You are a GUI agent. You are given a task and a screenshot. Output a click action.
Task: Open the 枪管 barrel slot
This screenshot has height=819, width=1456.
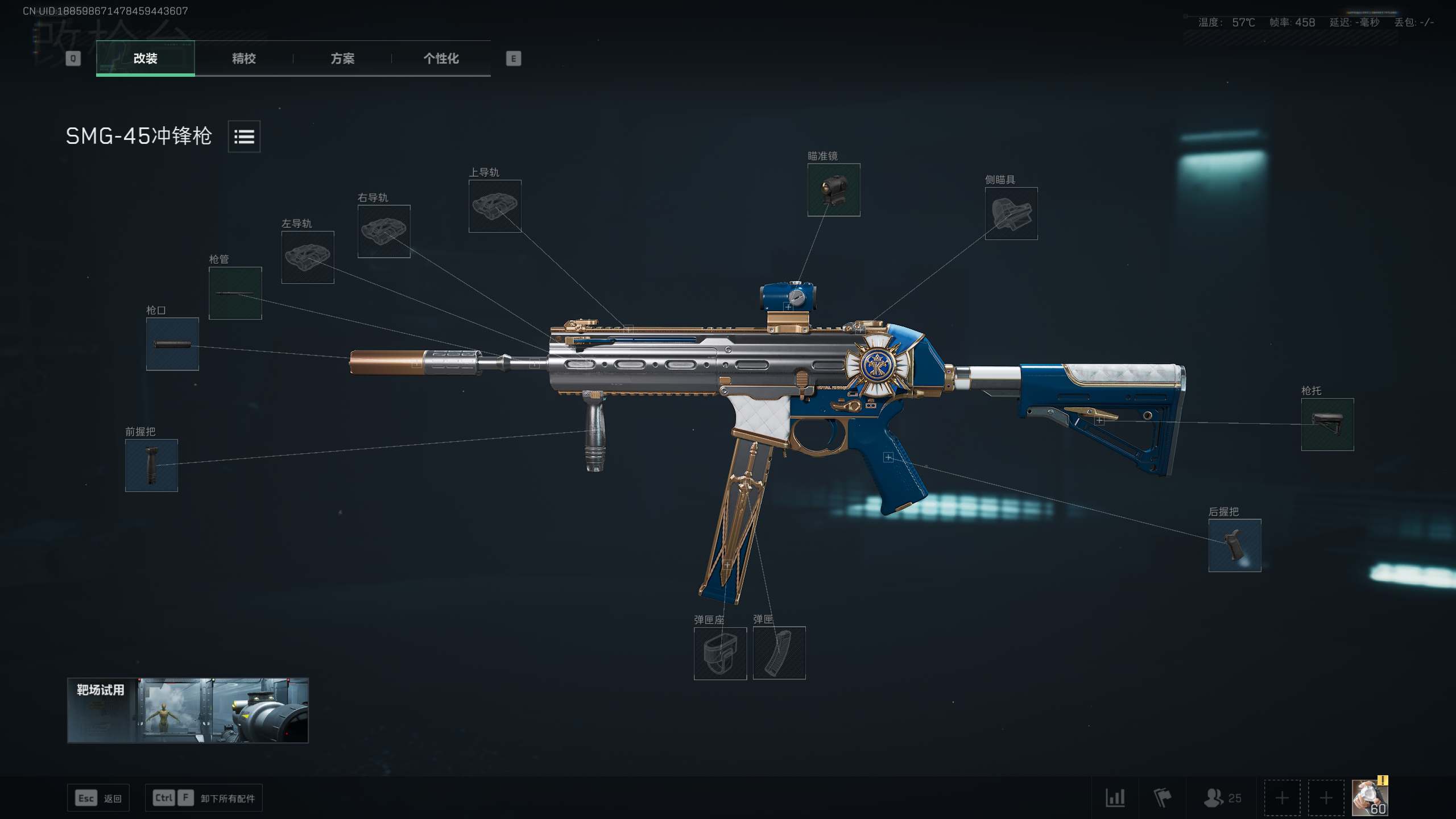coord(235,293)
